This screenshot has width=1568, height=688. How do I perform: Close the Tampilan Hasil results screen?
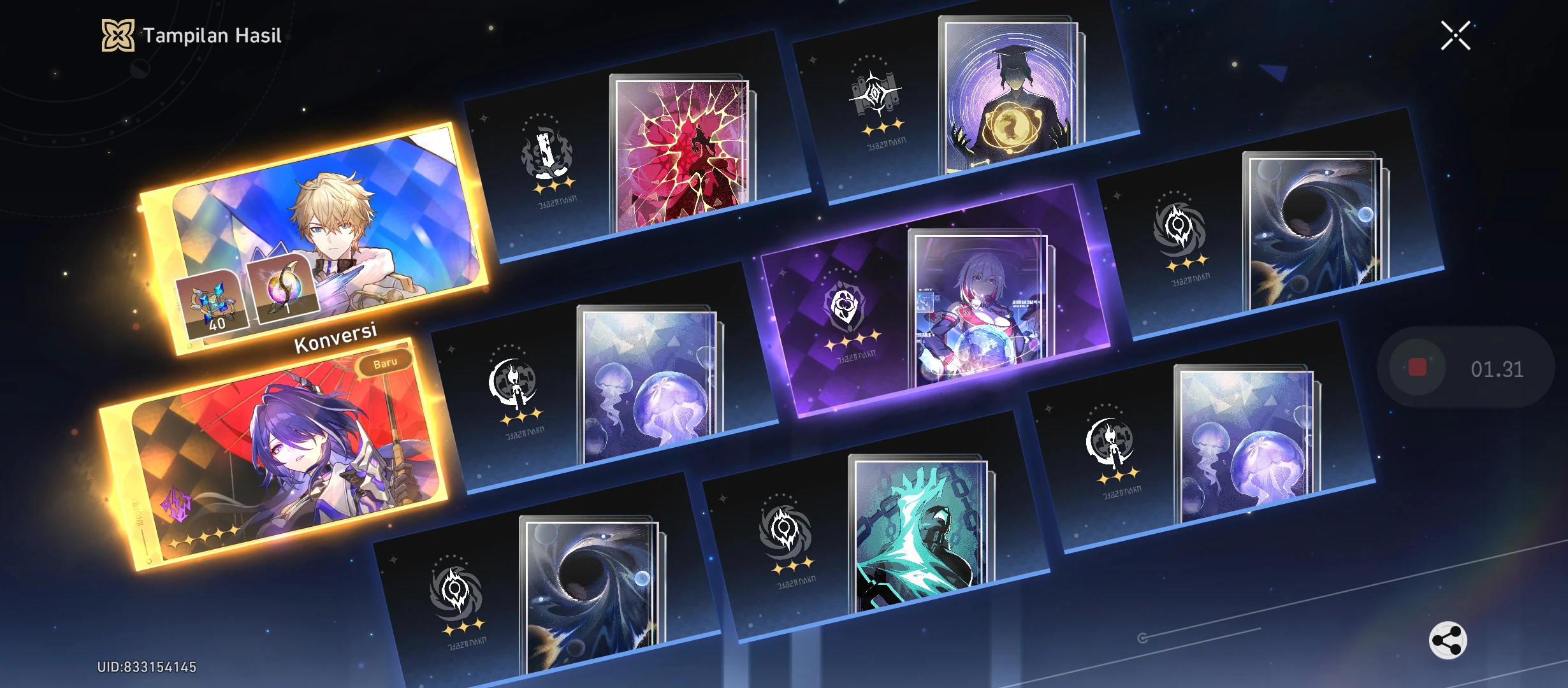point(1456,35)
